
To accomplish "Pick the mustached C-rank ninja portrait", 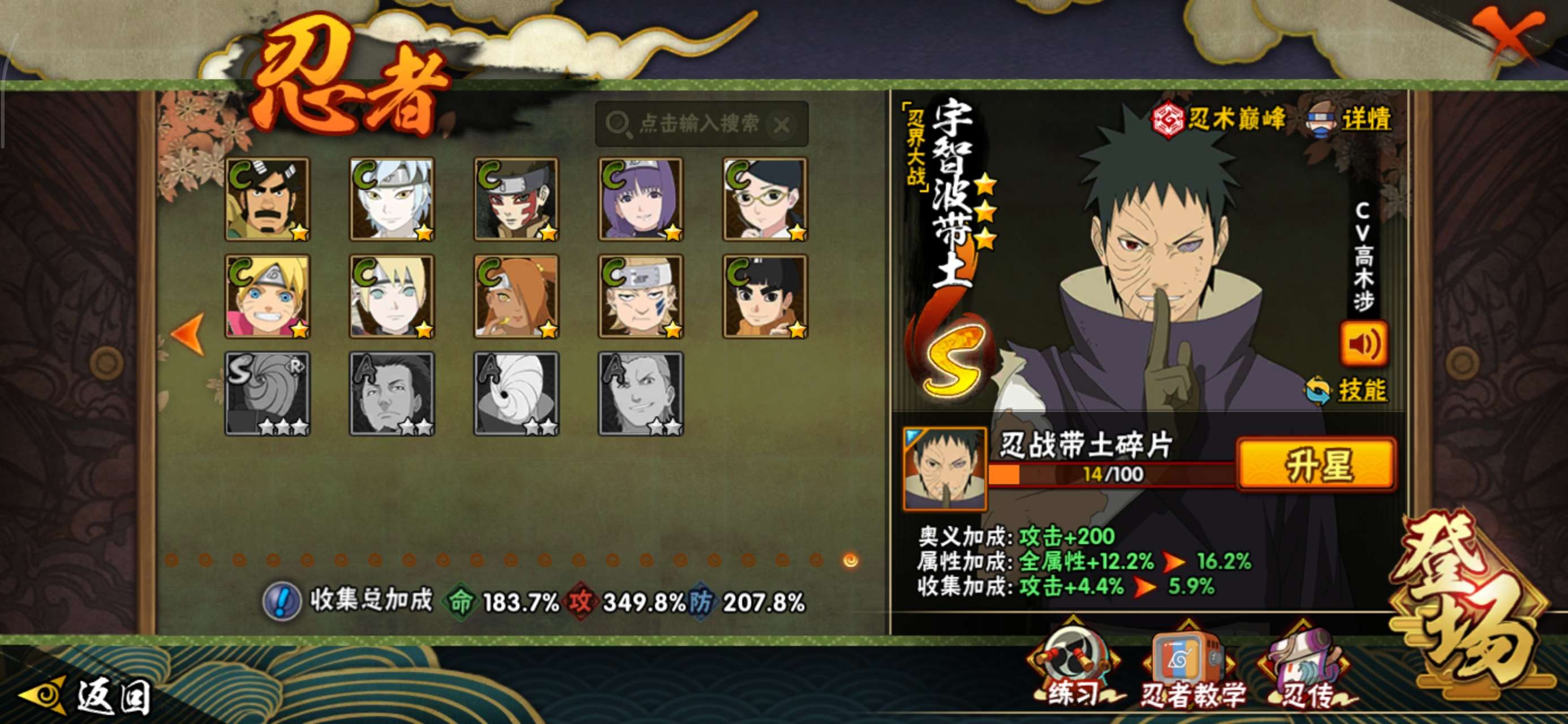I will pyautogui.click(x=268, y=199).
